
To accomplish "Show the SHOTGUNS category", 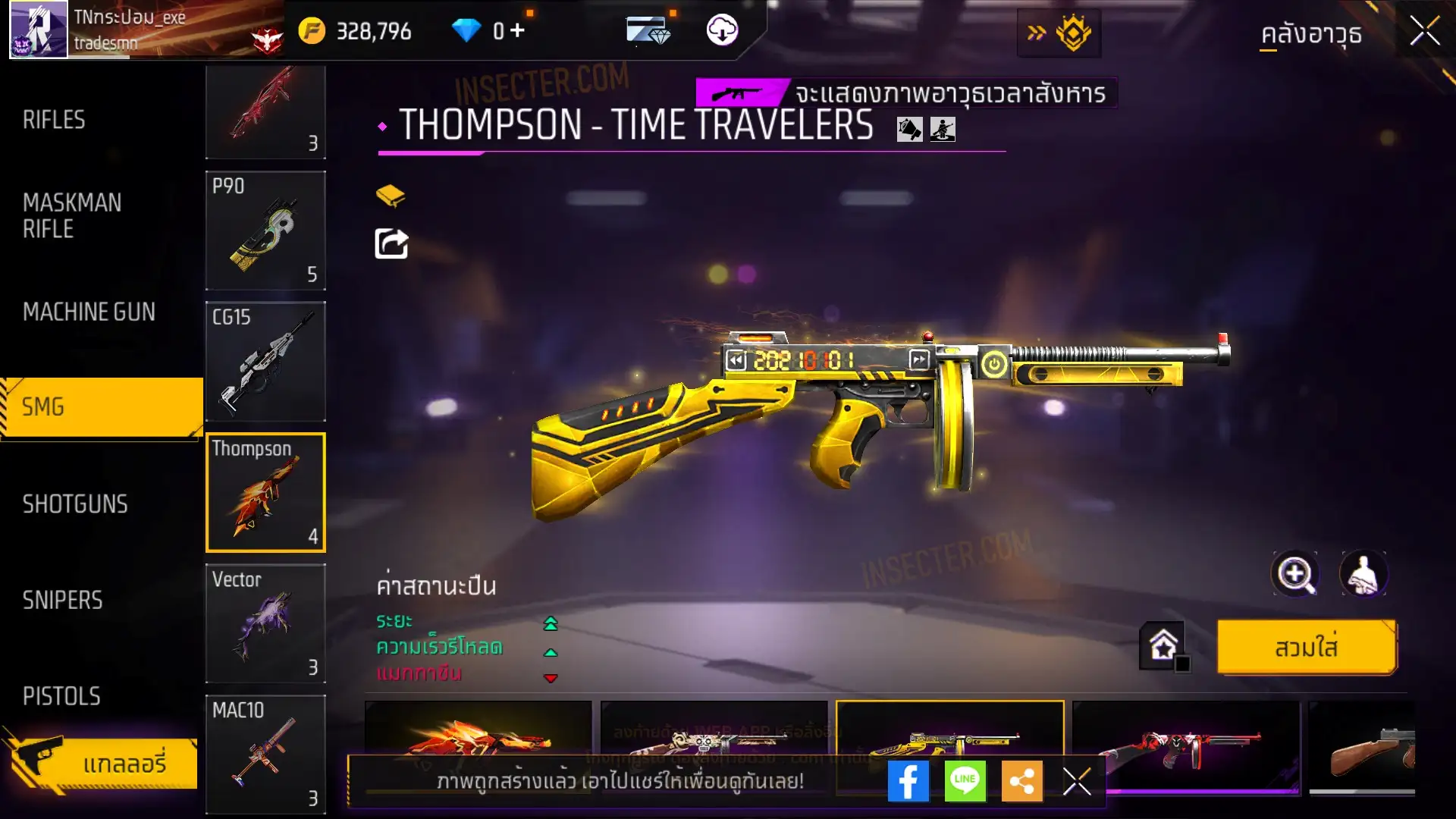I will coord(75,504).
